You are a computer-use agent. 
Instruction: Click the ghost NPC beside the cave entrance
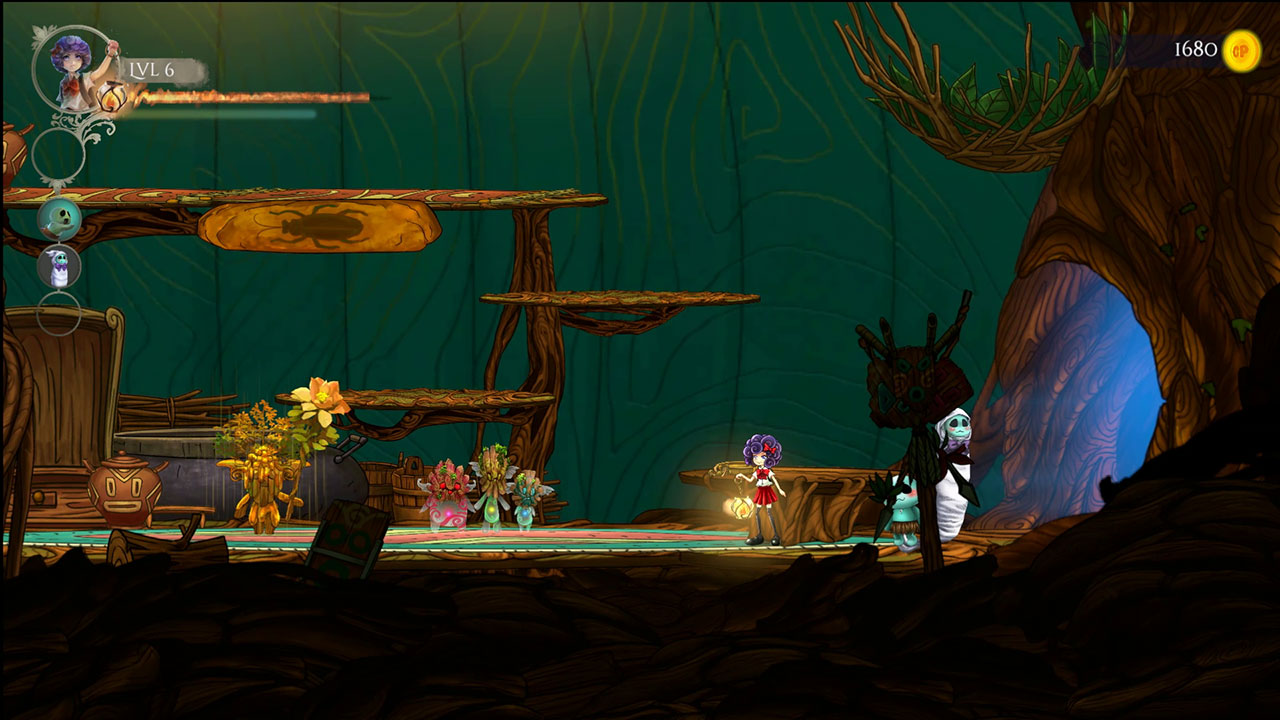[952, 460]
